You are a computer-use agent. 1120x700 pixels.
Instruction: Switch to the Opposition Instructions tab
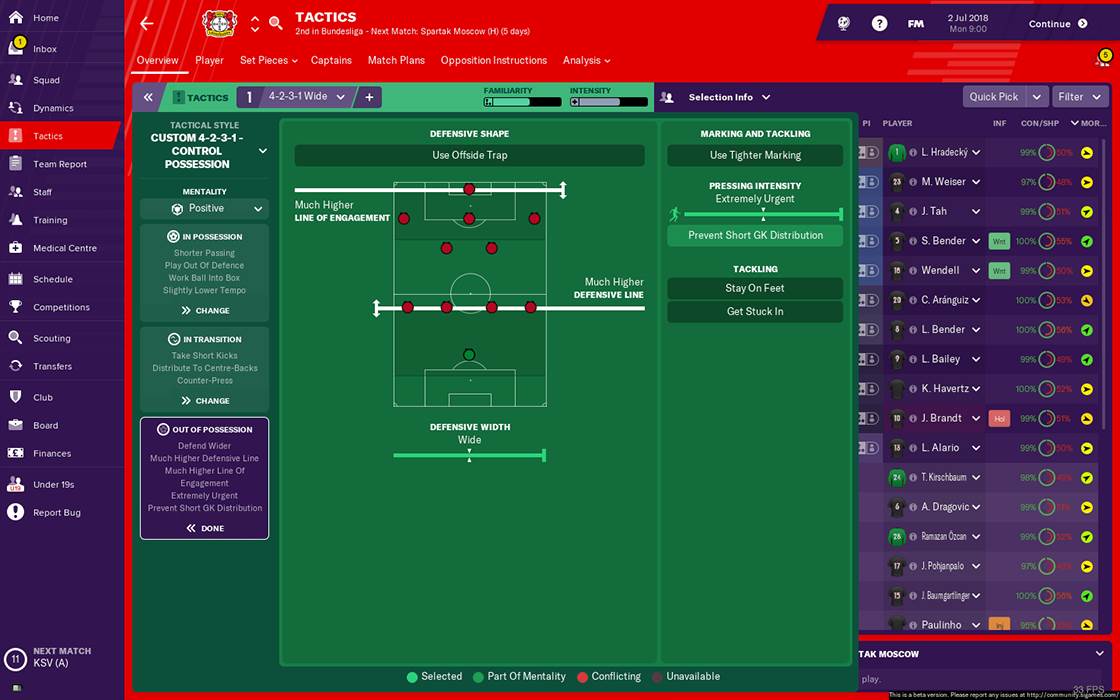click(493, 60)
